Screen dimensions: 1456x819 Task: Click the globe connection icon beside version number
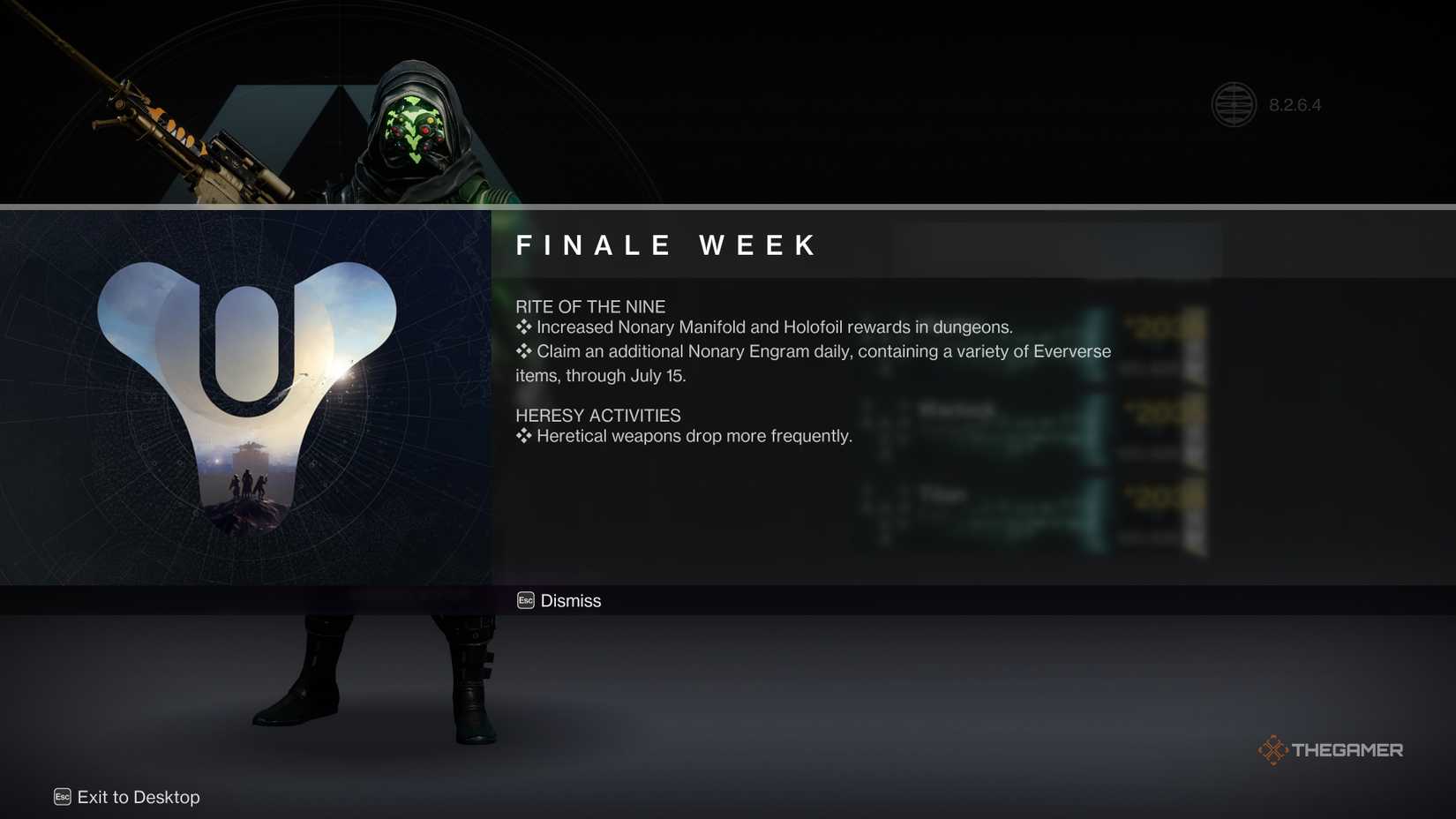1234,104
